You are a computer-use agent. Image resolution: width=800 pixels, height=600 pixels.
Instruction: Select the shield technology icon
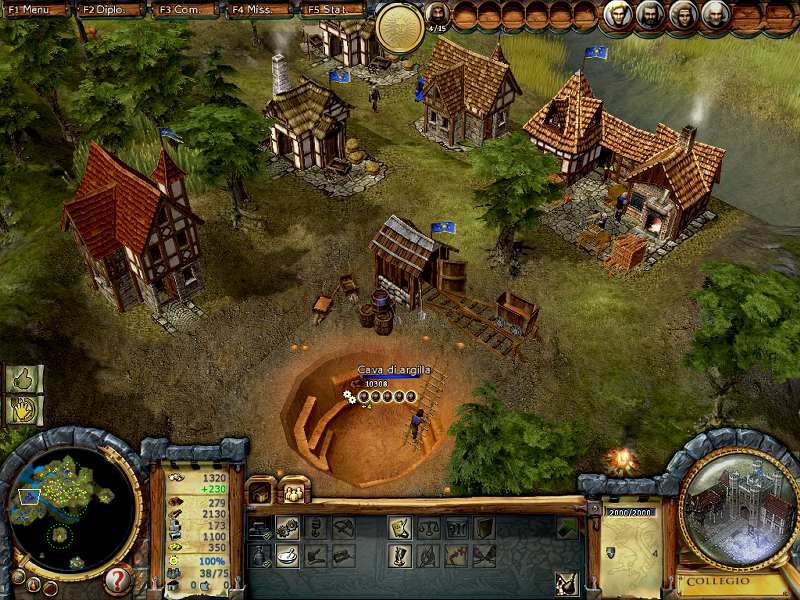tap(484, 527)
